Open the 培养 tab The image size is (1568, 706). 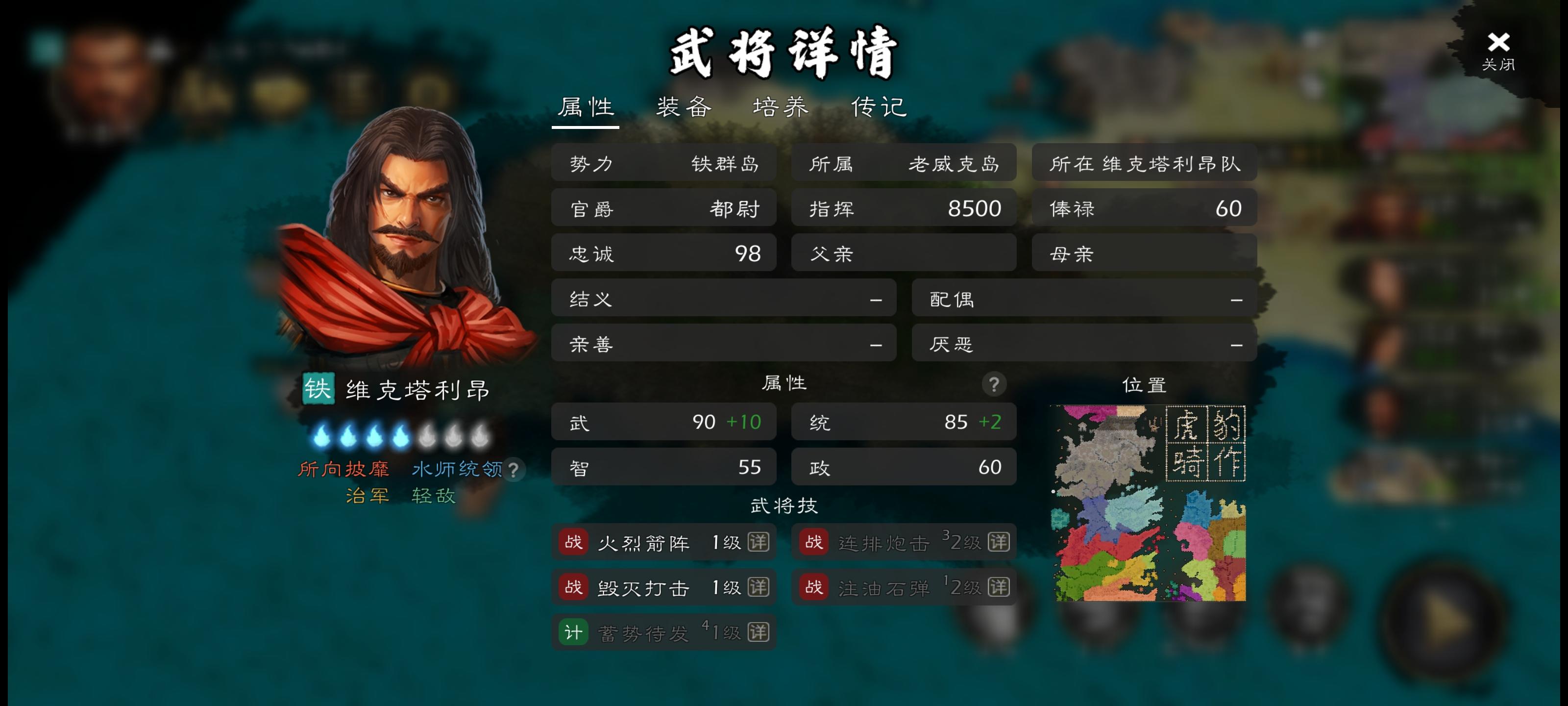coord(781,106)
